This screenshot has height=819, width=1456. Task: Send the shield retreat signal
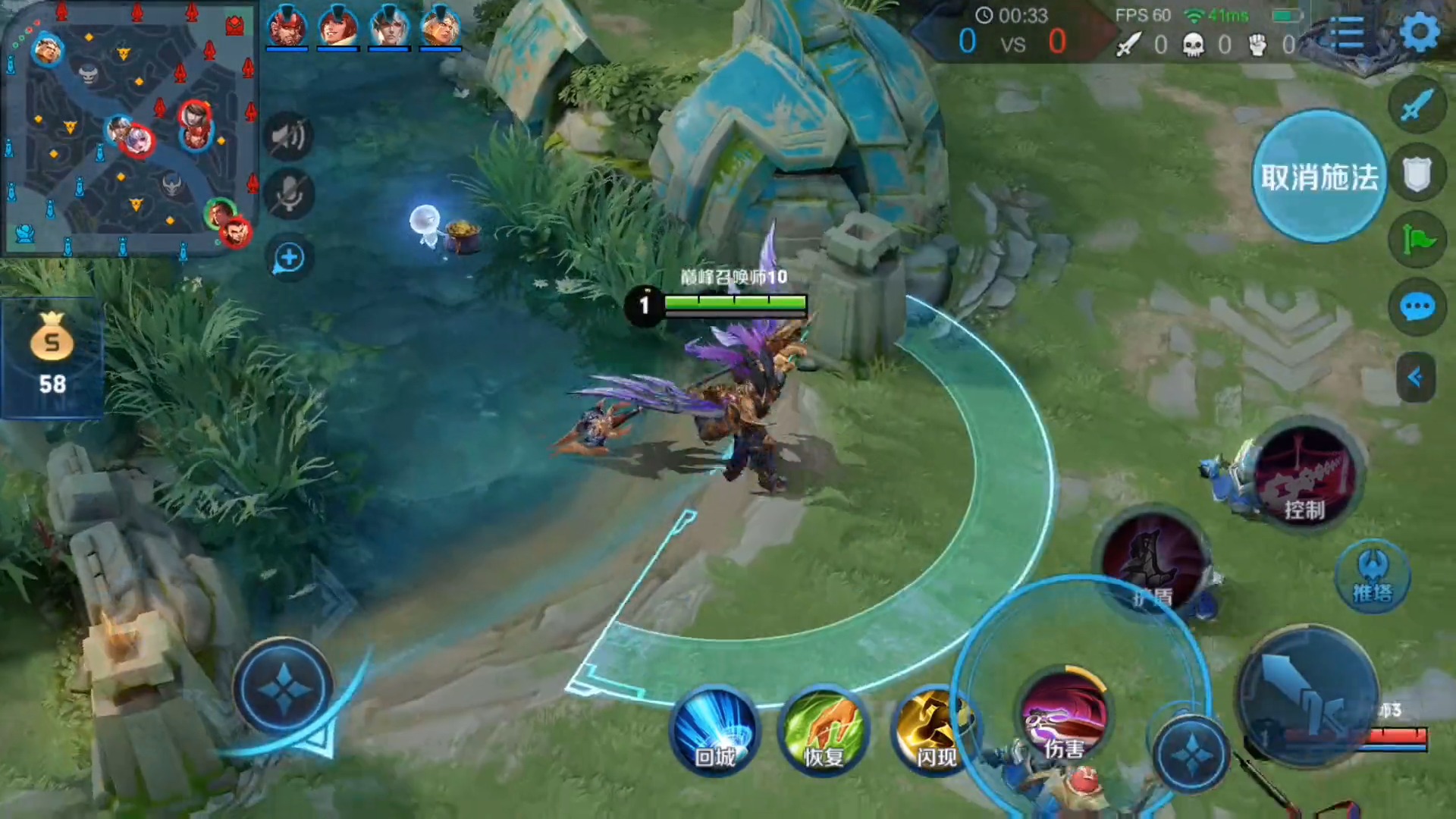(x=1417, y=174)
